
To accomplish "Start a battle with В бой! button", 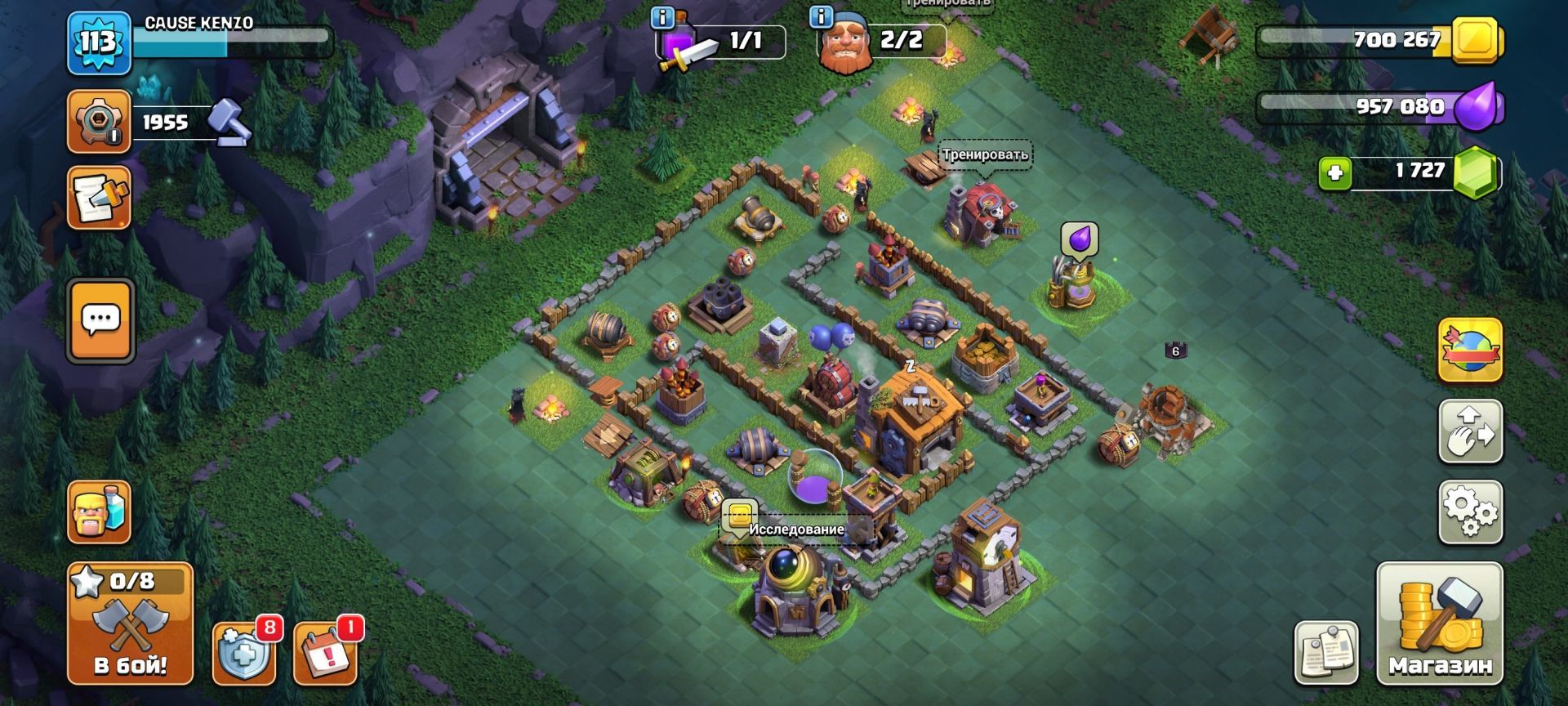I will click(x=130, y=624).
